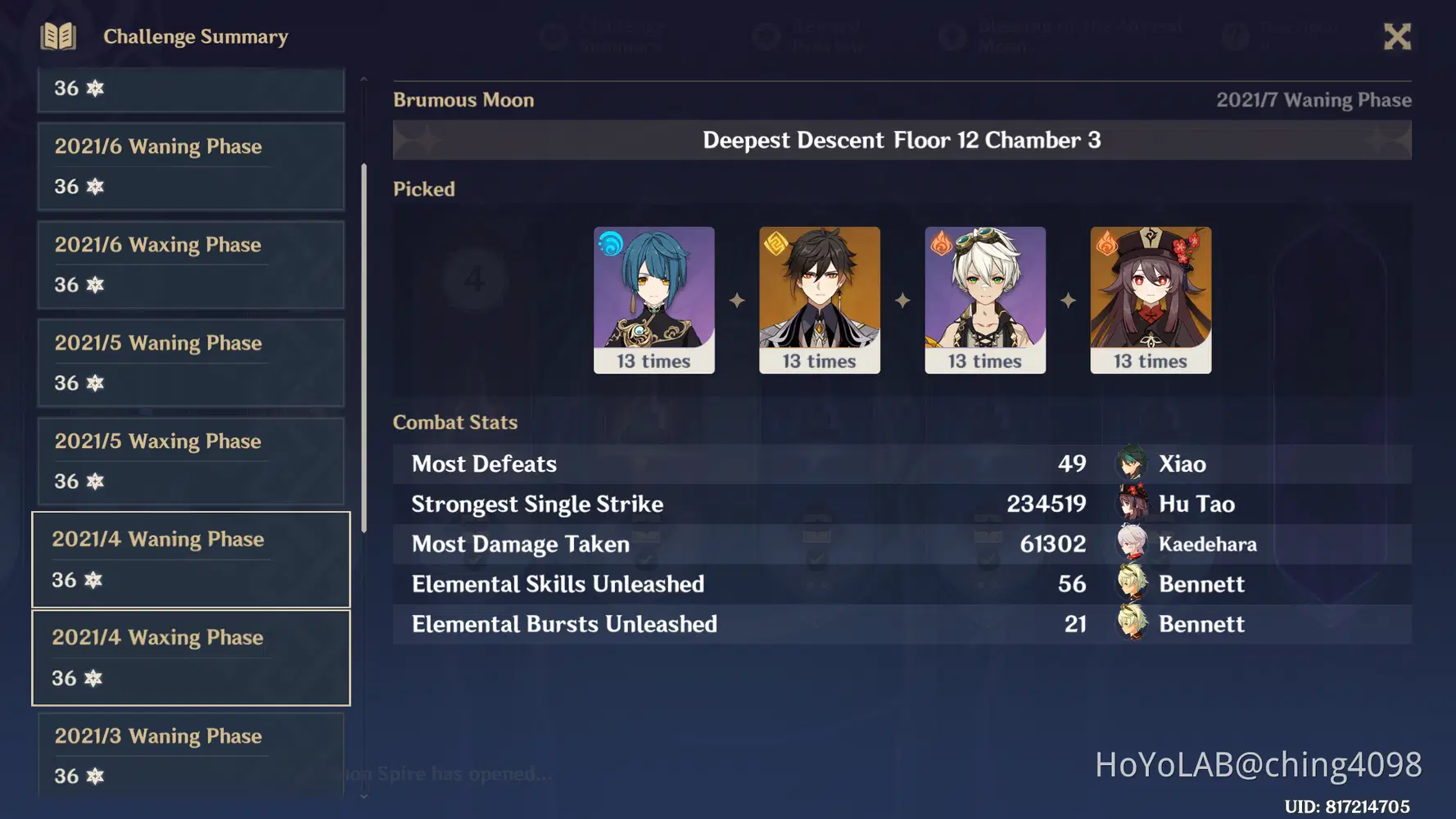Click the Bennett avatar beside Elemental Bursts Unleashed
1456x819 pixels.
(1130, 624)
